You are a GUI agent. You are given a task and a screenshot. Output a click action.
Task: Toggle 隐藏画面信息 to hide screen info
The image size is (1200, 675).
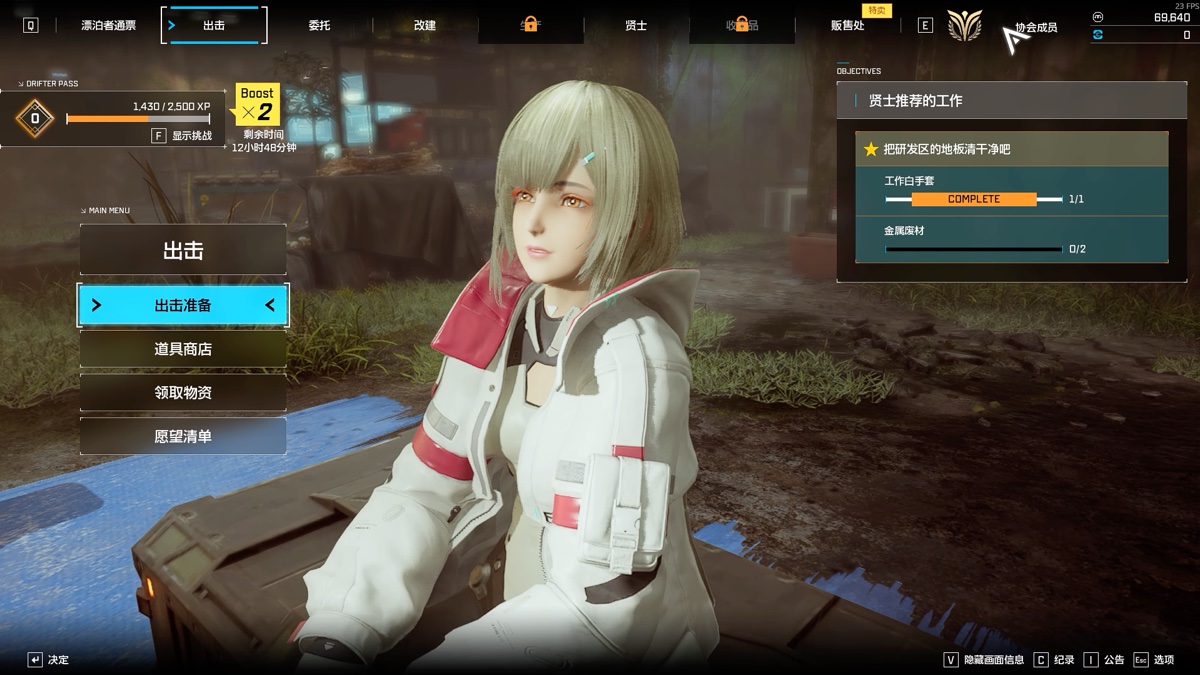click(x=986, y=660)
